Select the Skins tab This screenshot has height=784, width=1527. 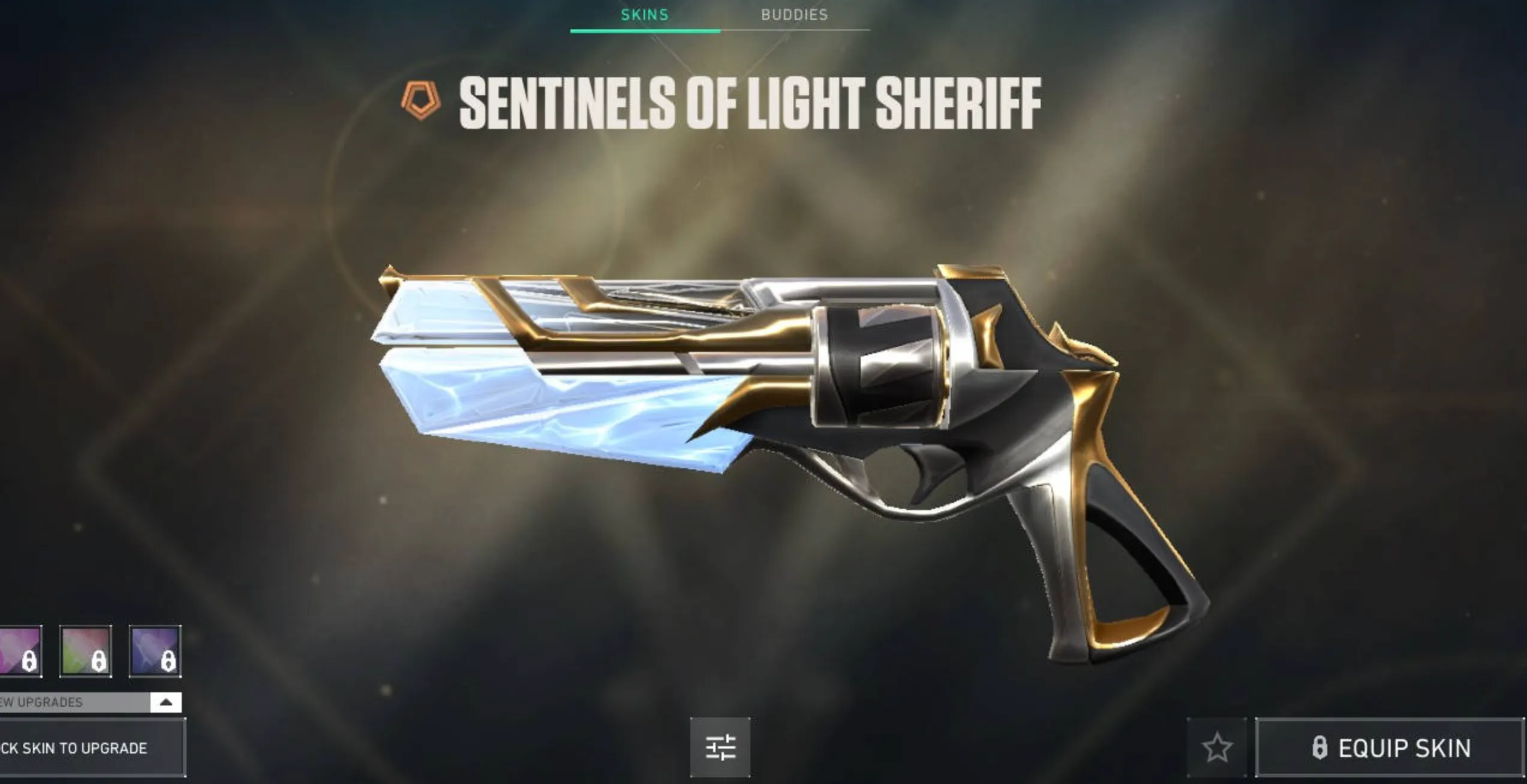644,14
